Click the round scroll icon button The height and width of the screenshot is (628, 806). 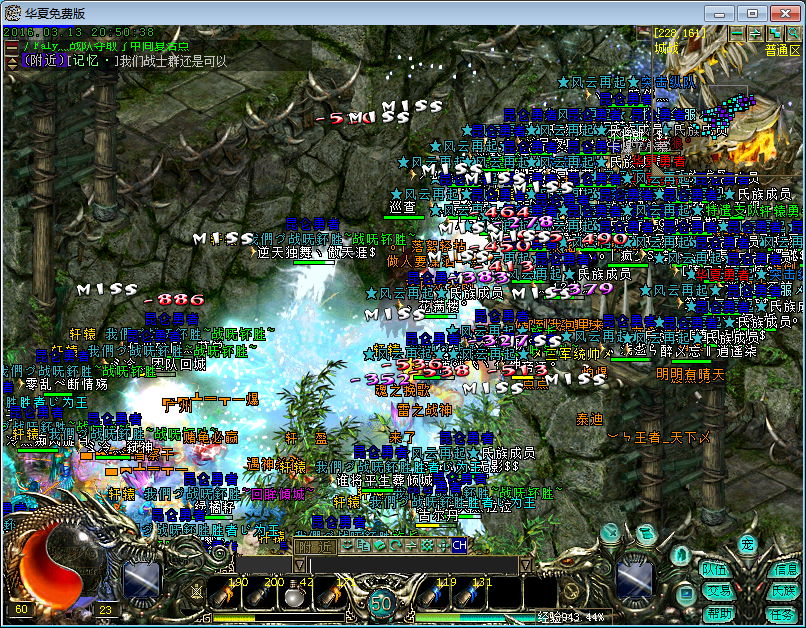coord(646,532)
